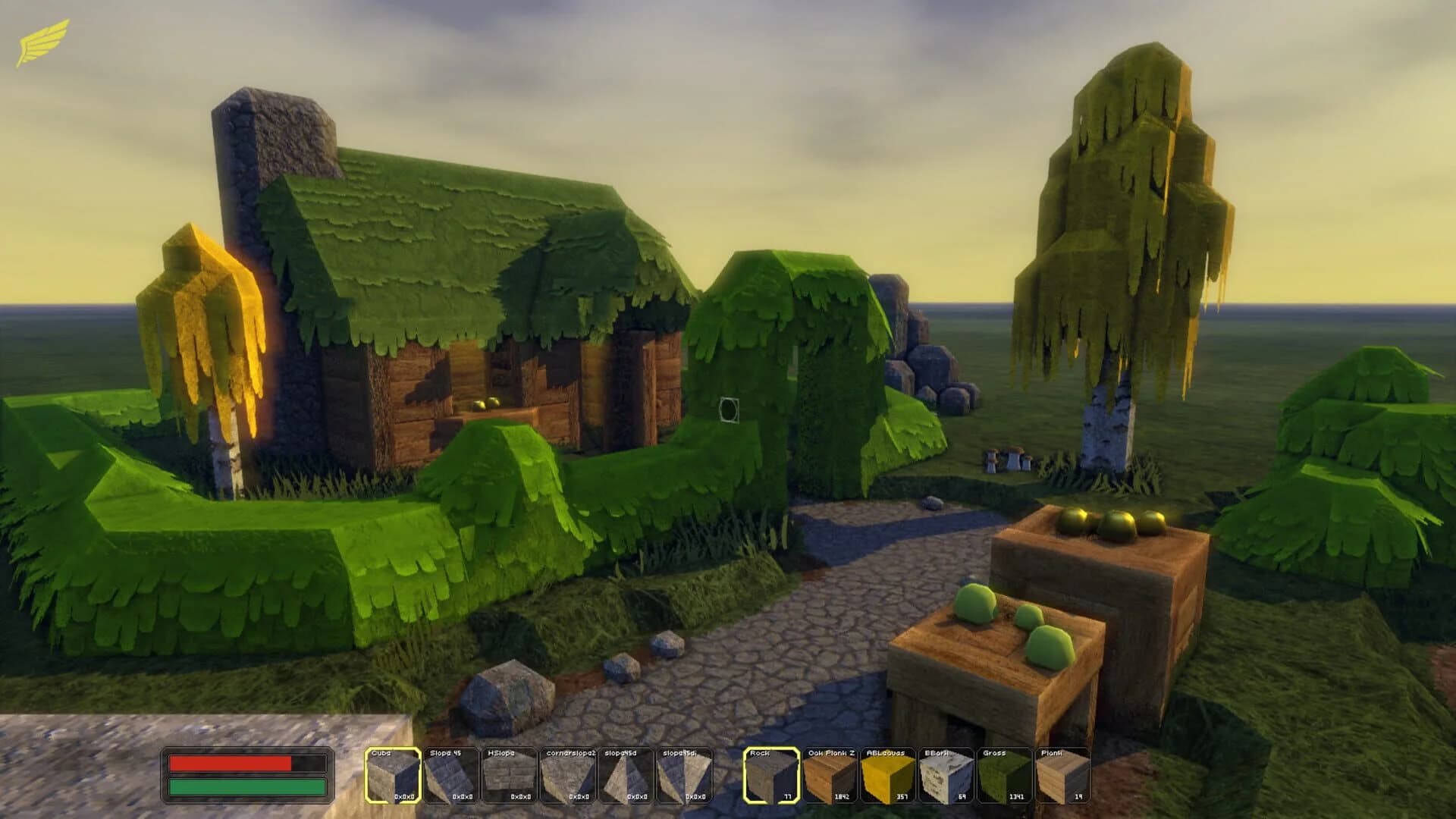Screen dimensions: 1456x819
Task: Select the cornerslope2 block shape
Action: pos(568,773)
